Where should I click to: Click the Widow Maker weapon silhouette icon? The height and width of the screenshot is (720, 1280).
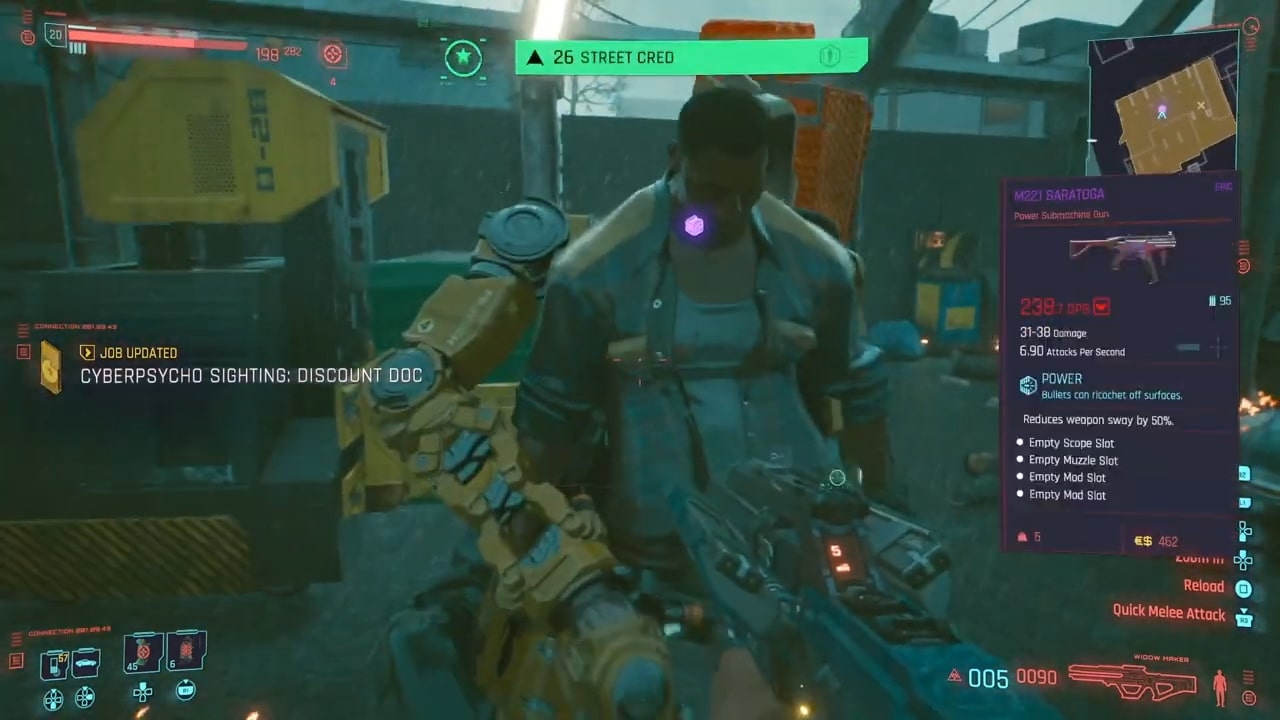pos(1133,684)
